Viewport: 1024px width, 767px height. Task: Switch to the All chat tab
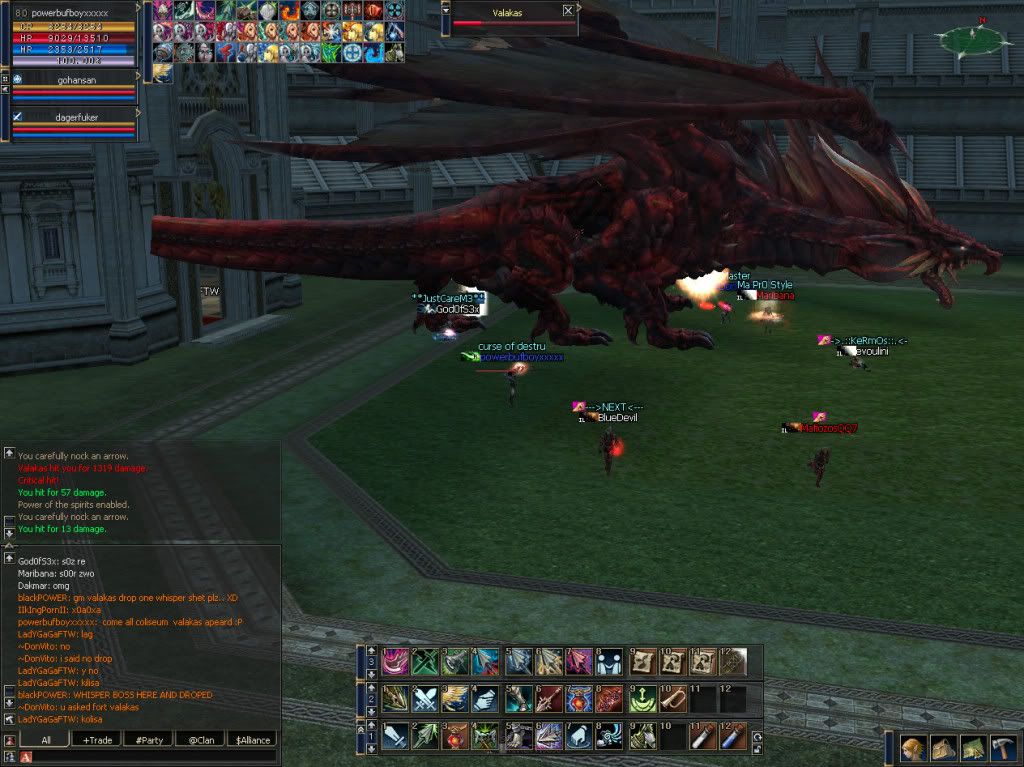45,740
